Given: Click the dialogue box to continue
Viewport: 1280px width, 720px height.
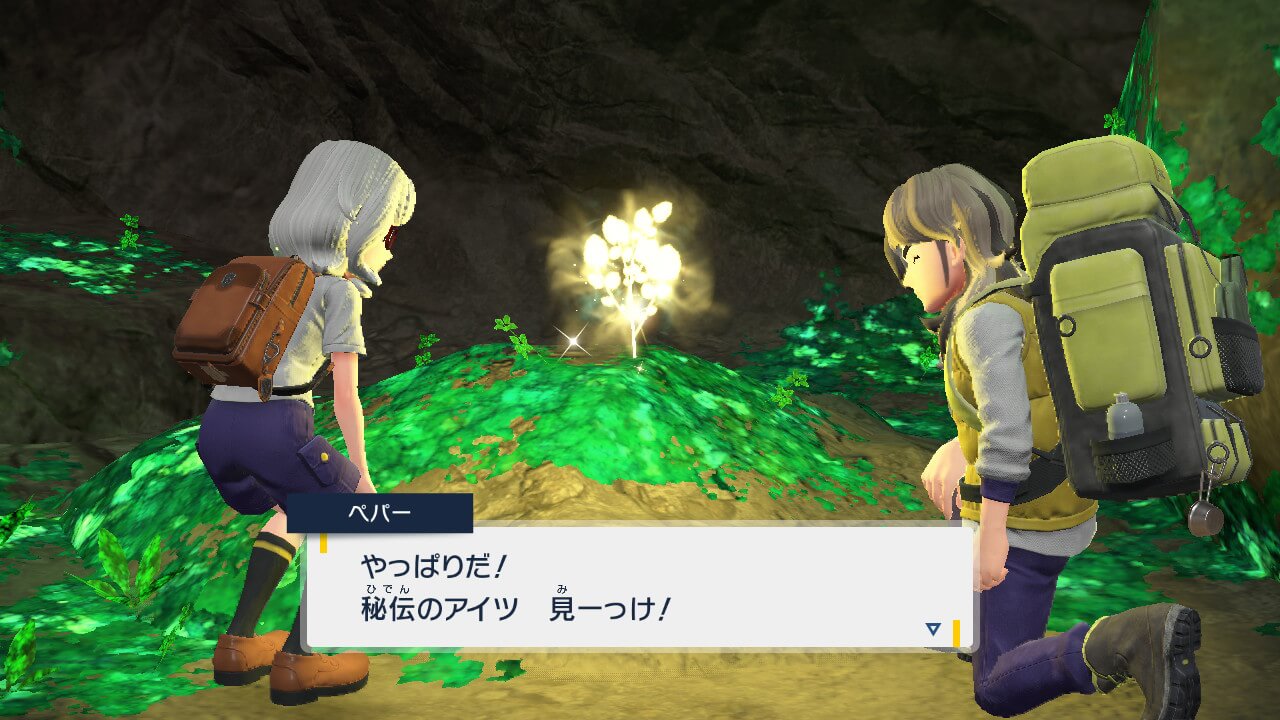Looking at the screenshot, I should [638, 586].
